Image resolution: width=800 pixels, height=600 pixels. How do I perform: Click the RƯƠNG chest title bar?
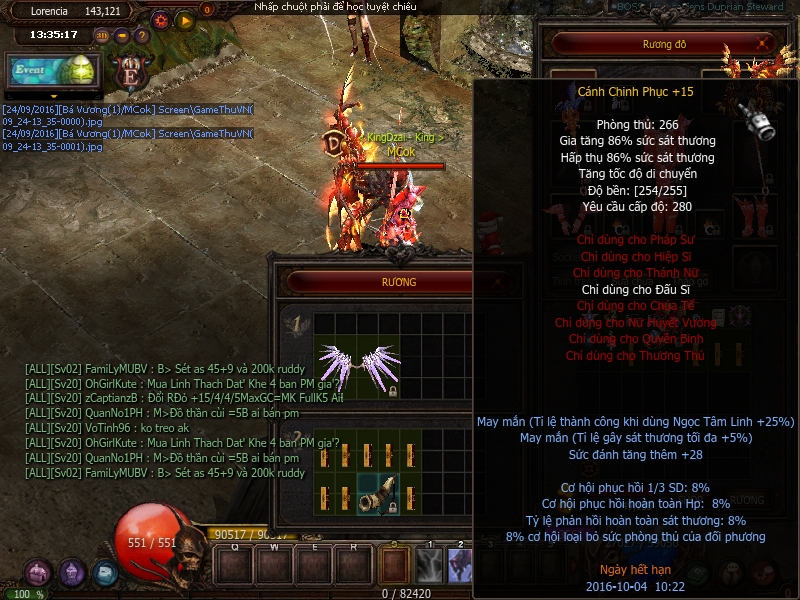tap(399, 283)
